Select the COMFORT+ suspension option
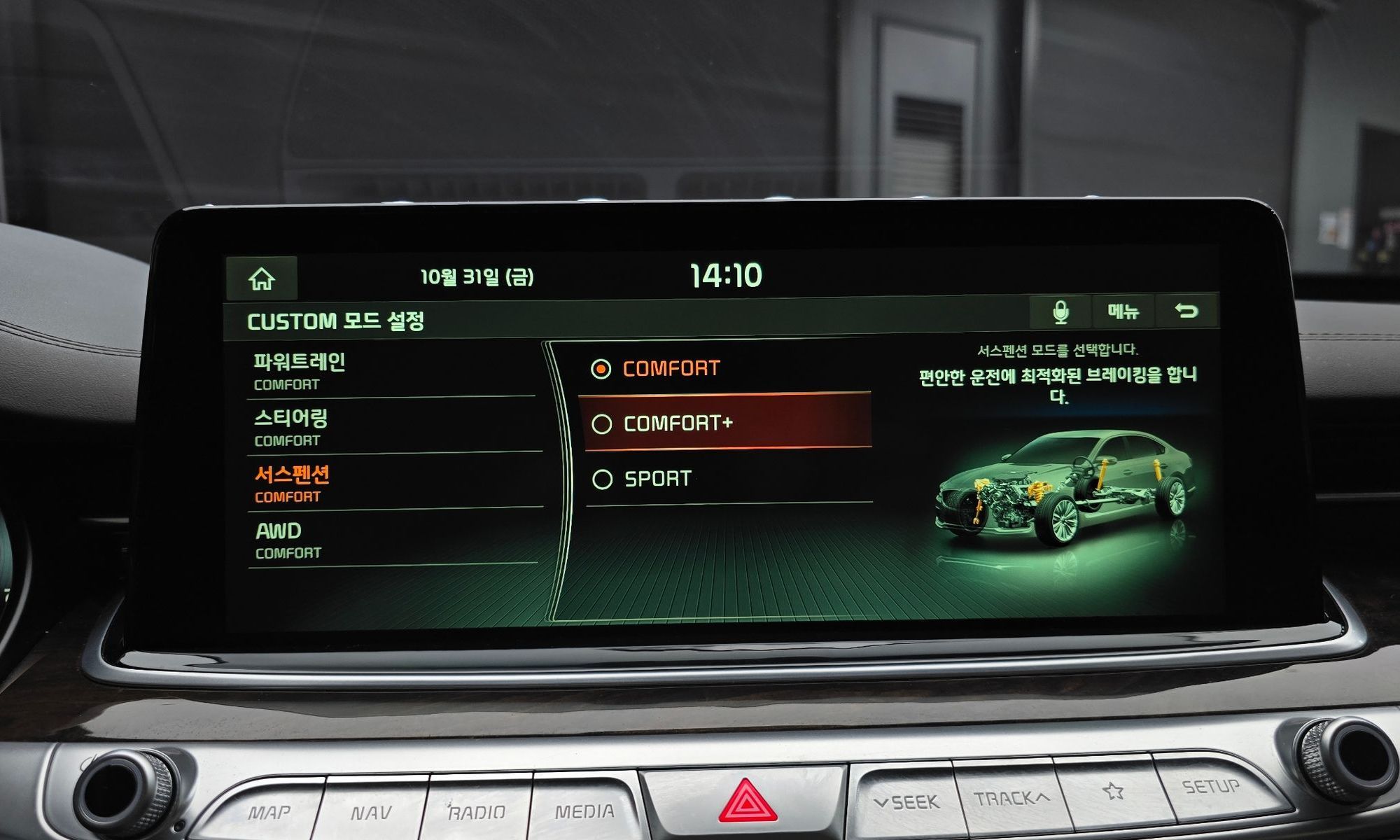 tap(724, 423)
